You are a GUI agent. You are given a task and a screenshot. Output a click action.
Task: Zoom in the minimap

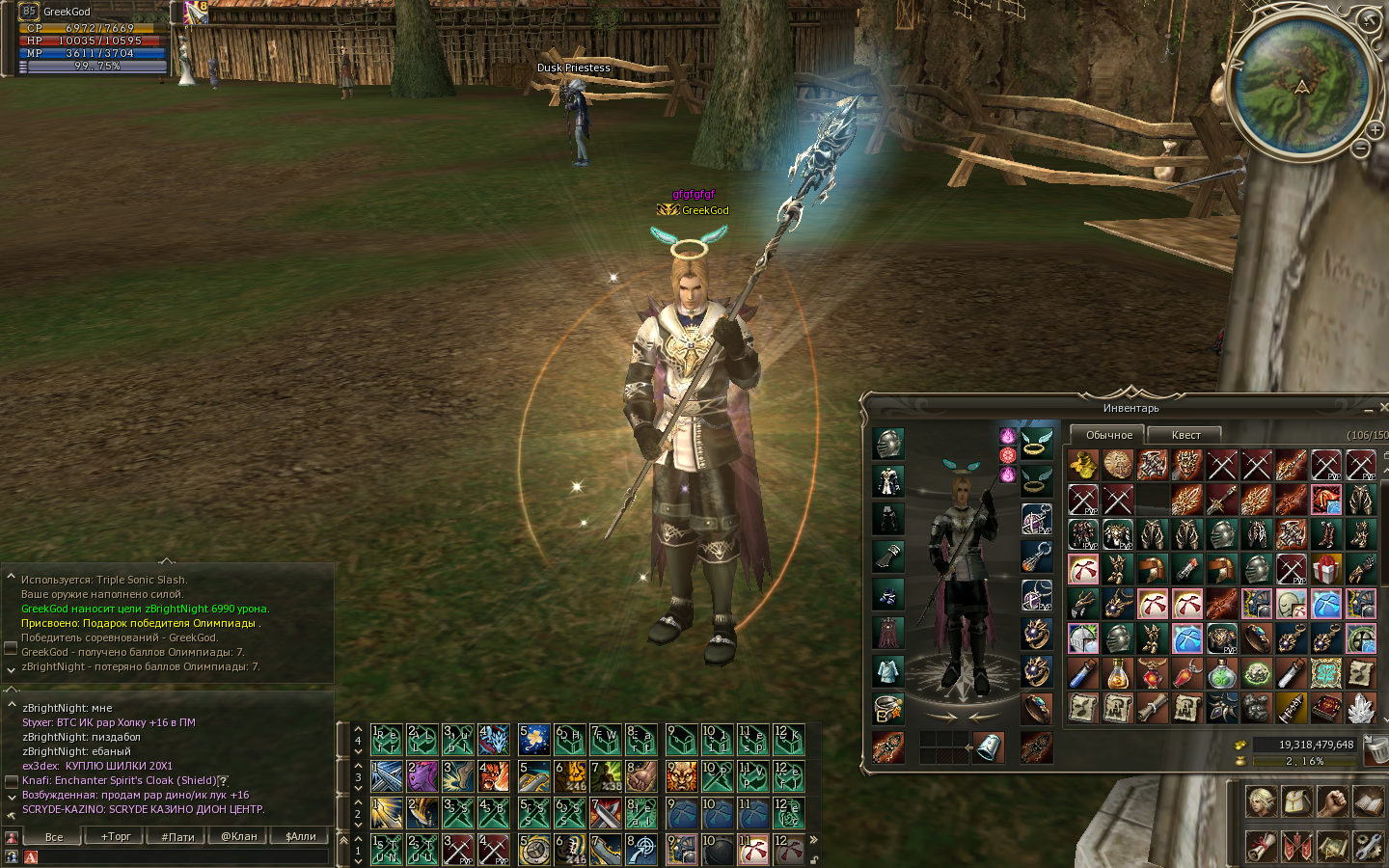[x=1375, y=129]
